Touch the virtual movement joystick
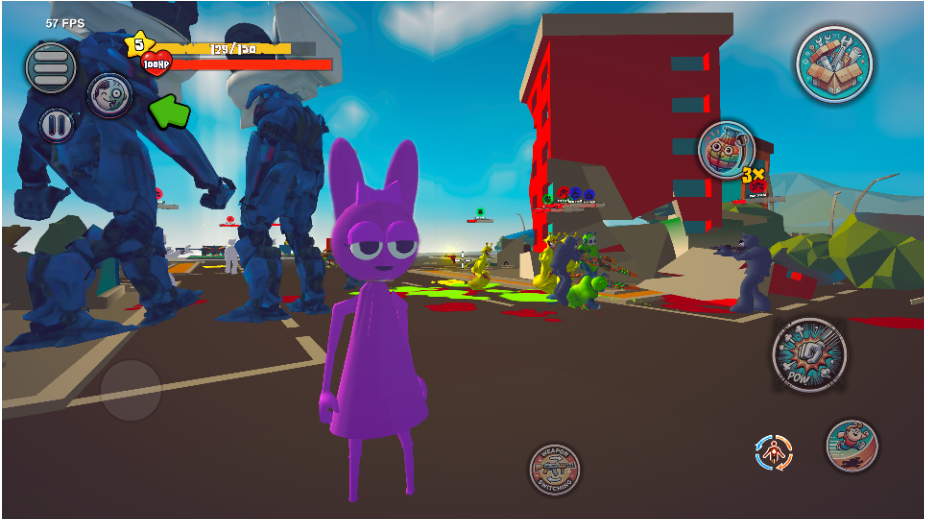The image size is (928, 522). click(x=131, y=390)
